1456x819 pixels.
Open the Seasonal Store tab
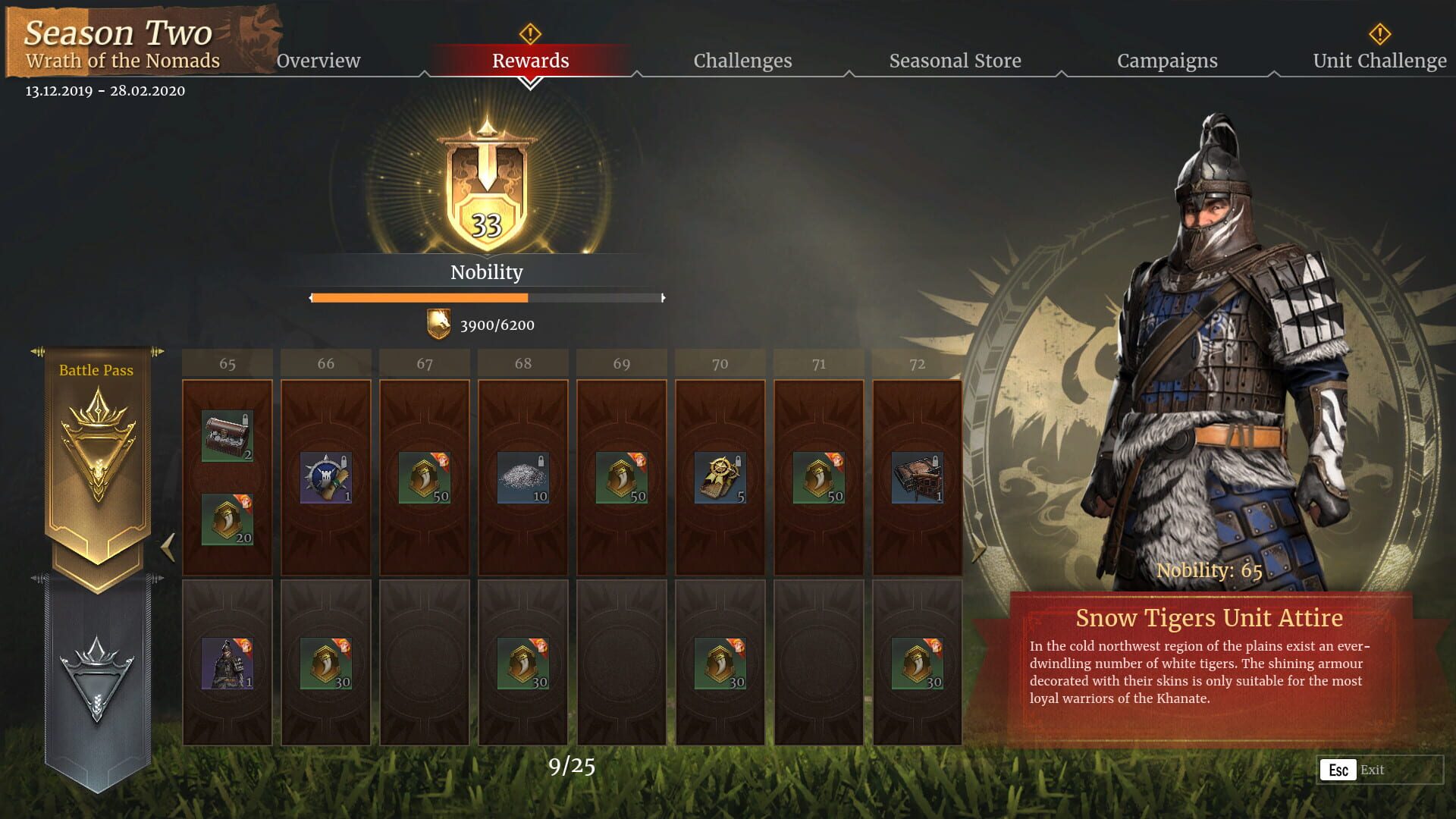[955, 60]
